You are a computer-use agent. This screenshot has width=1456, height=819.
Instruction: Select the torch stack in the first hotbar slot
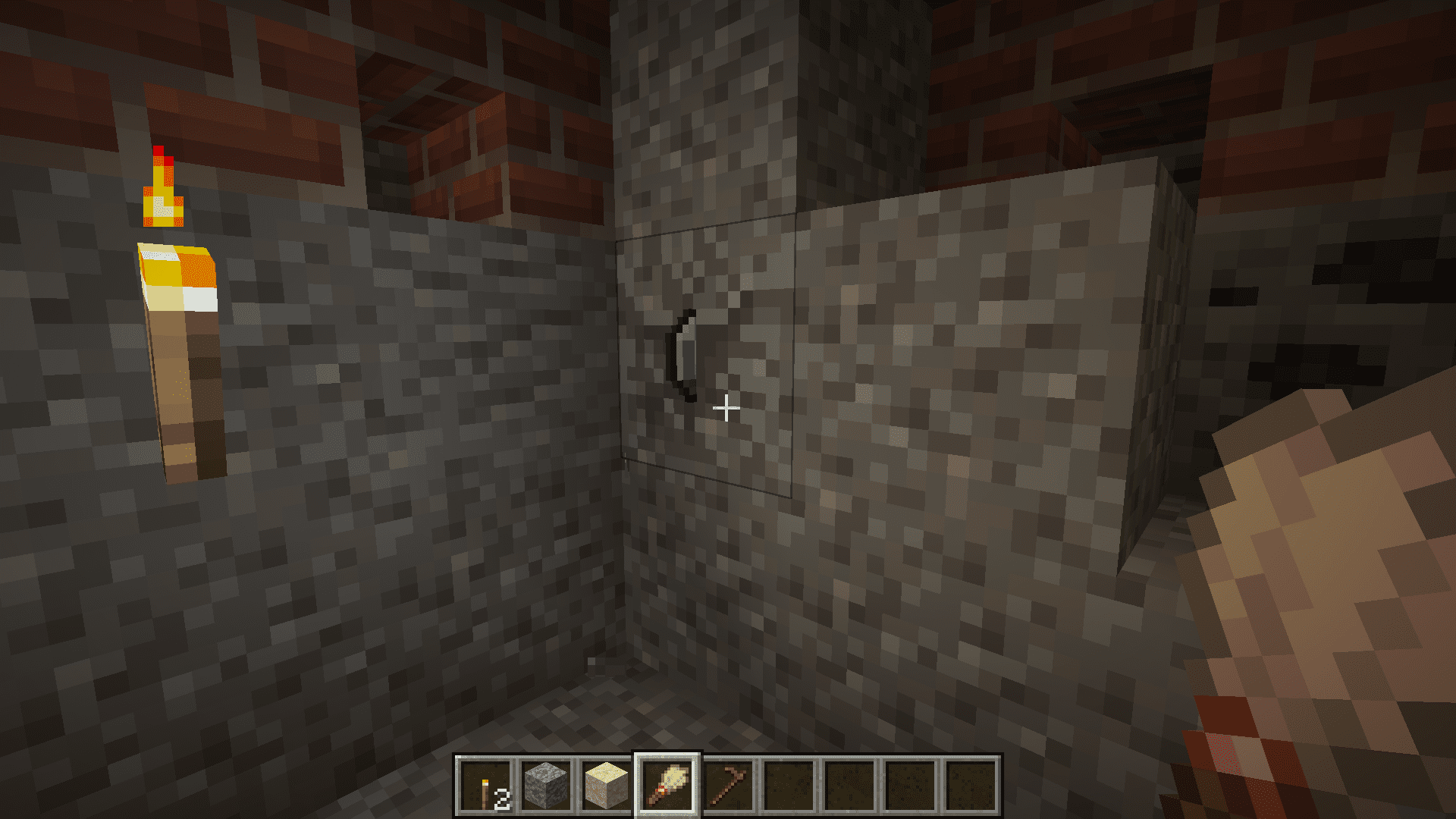(x=485, y=786)
